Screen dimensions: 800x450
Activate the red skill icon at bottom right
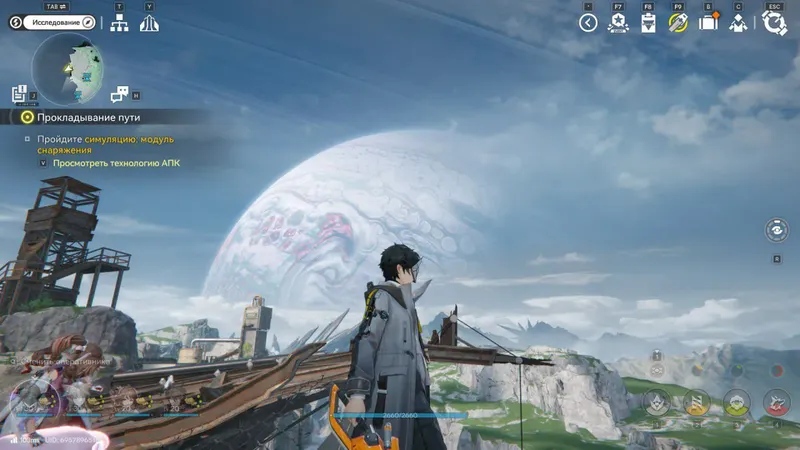(x=777, y=402)
